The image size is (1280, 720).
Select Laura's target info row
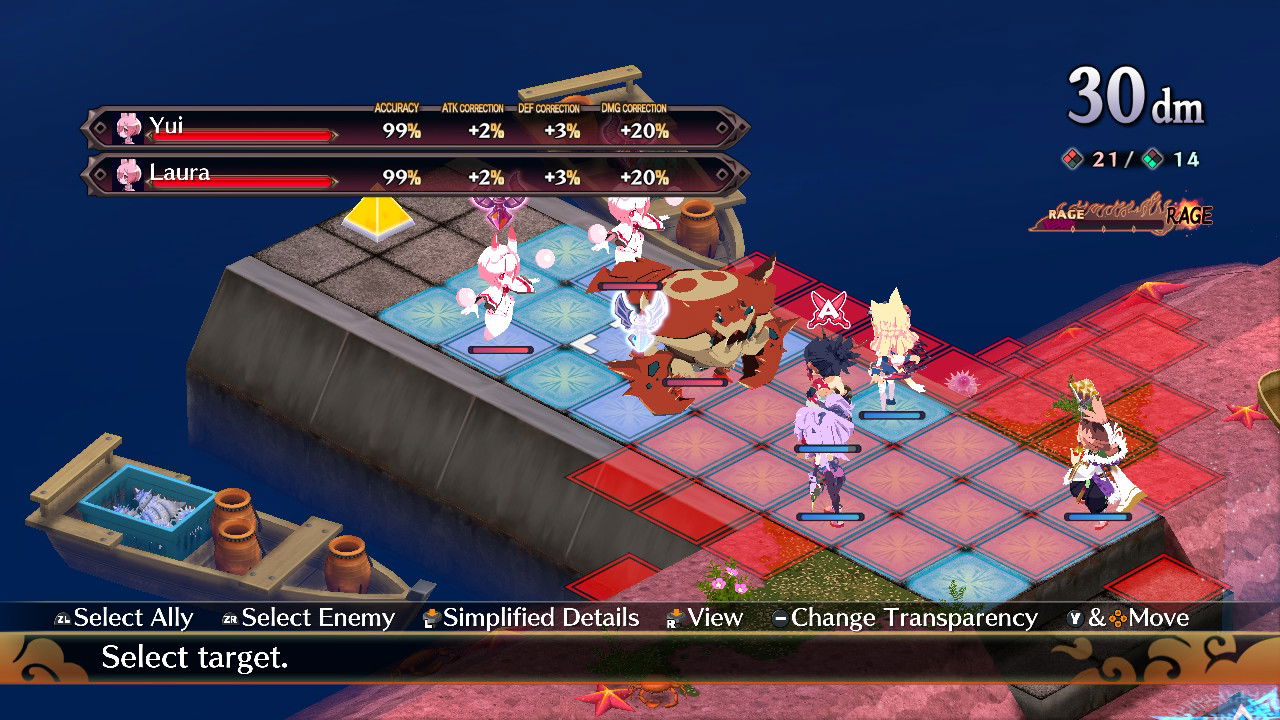[415, 175]
